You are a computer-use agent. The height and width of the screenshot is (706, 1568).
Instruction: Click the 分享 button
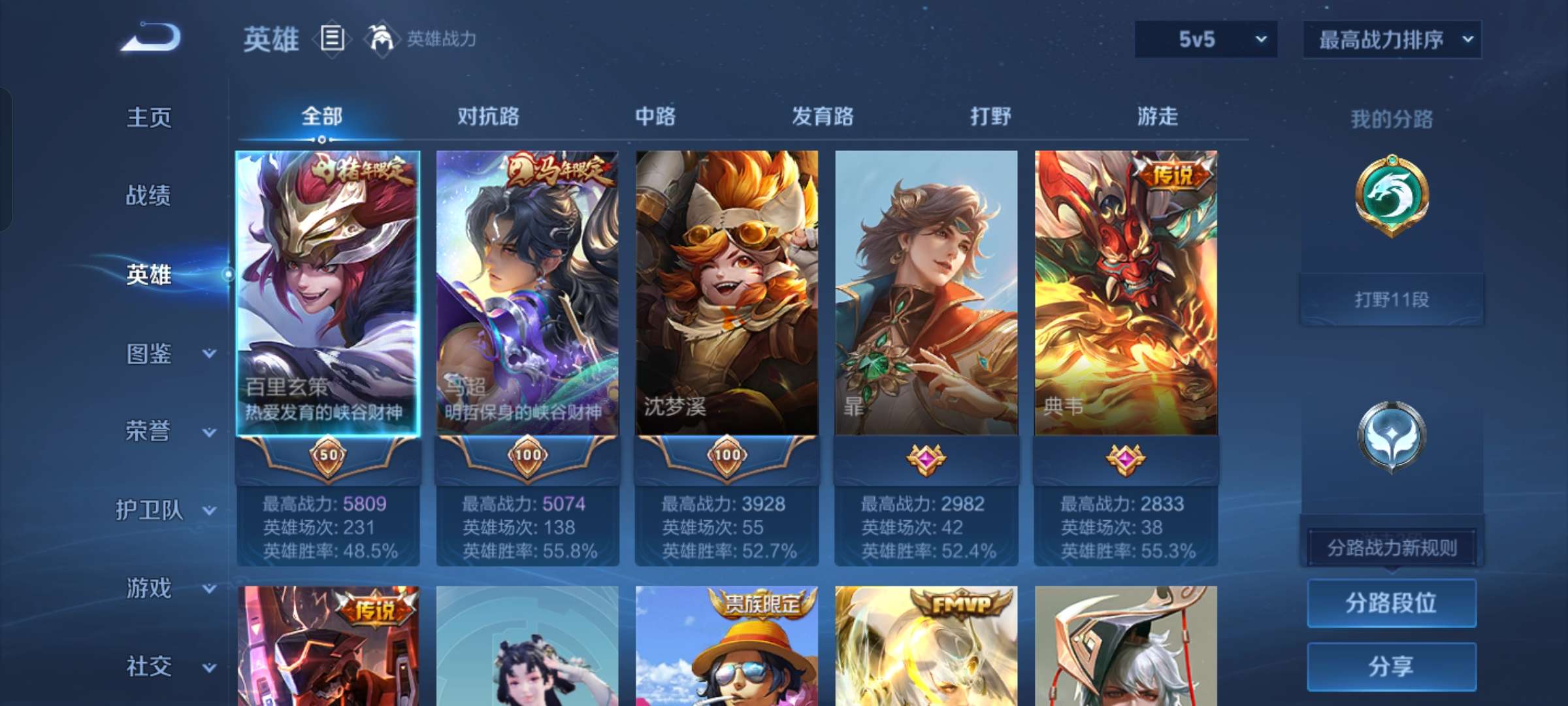(x=1392, y=665)
